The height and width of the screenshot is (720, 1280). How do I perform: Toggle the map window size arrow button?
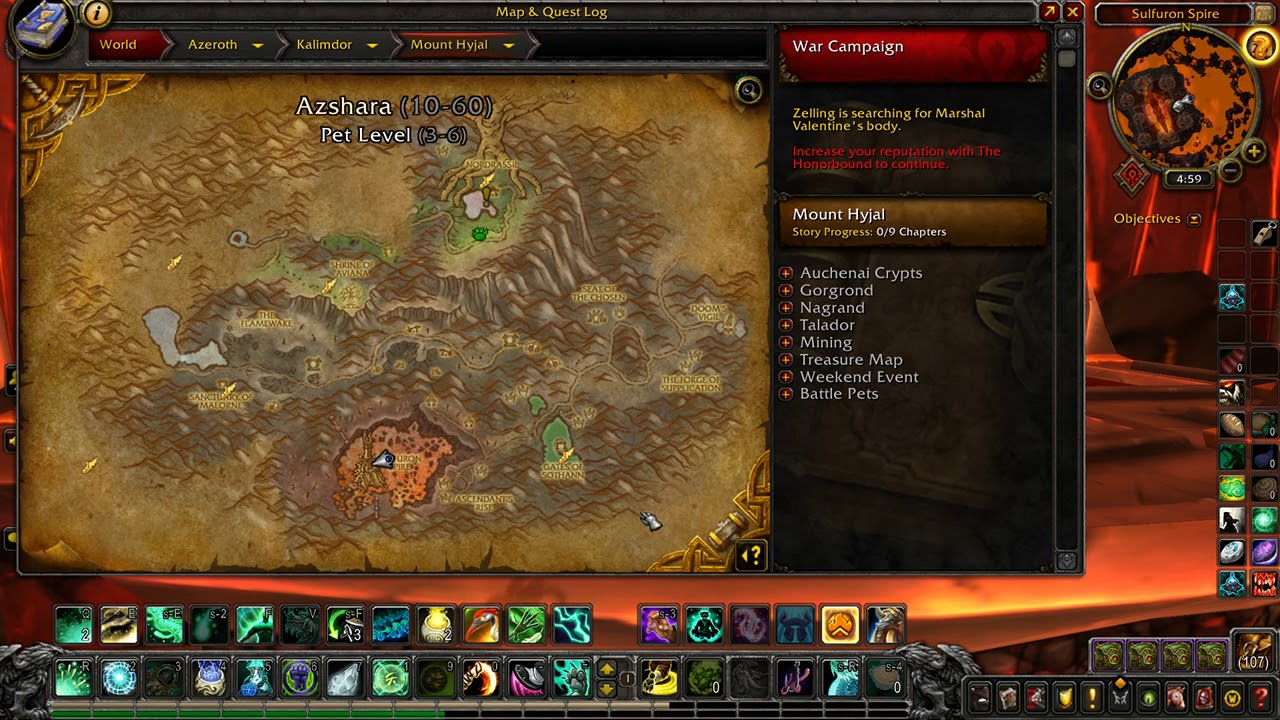point(1049,12)
